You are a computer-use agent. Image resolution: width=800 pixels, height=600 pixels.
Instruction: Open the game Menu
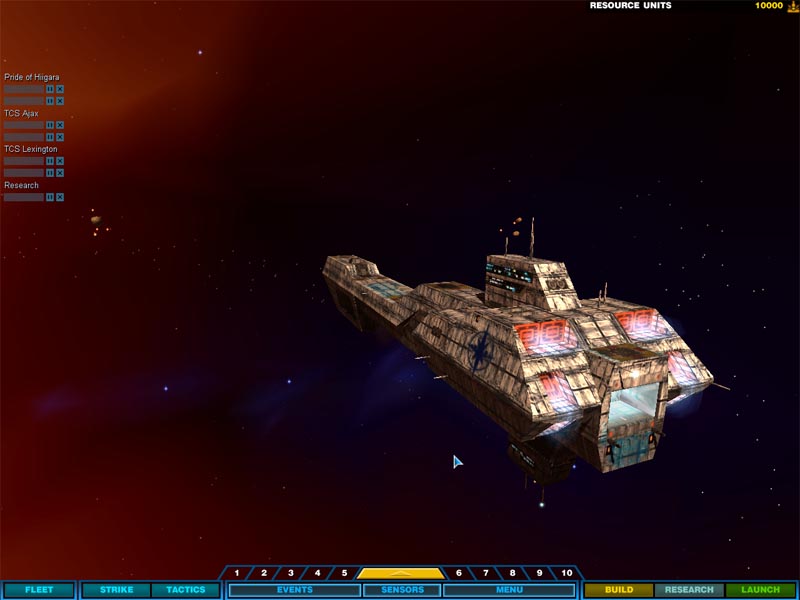click(x=509, y=590)
